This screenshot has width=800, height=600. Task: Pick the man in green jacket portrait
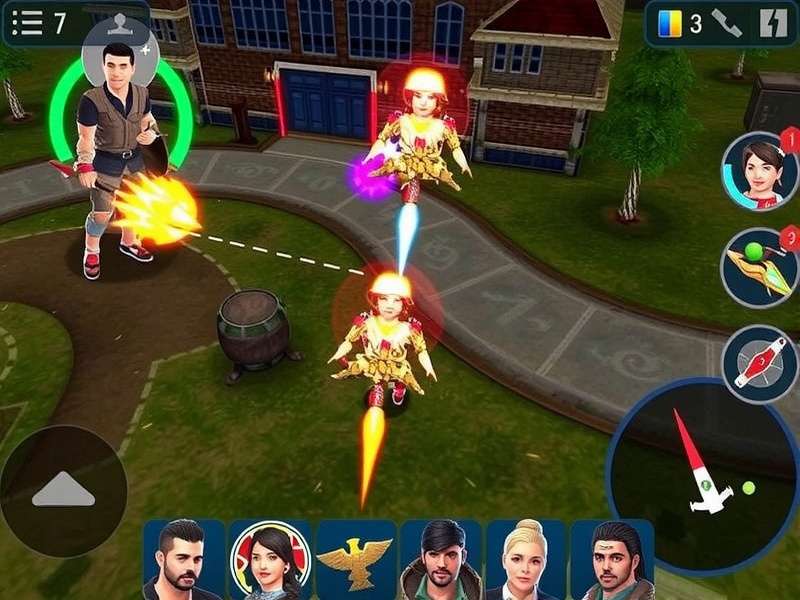coord(441,559)
